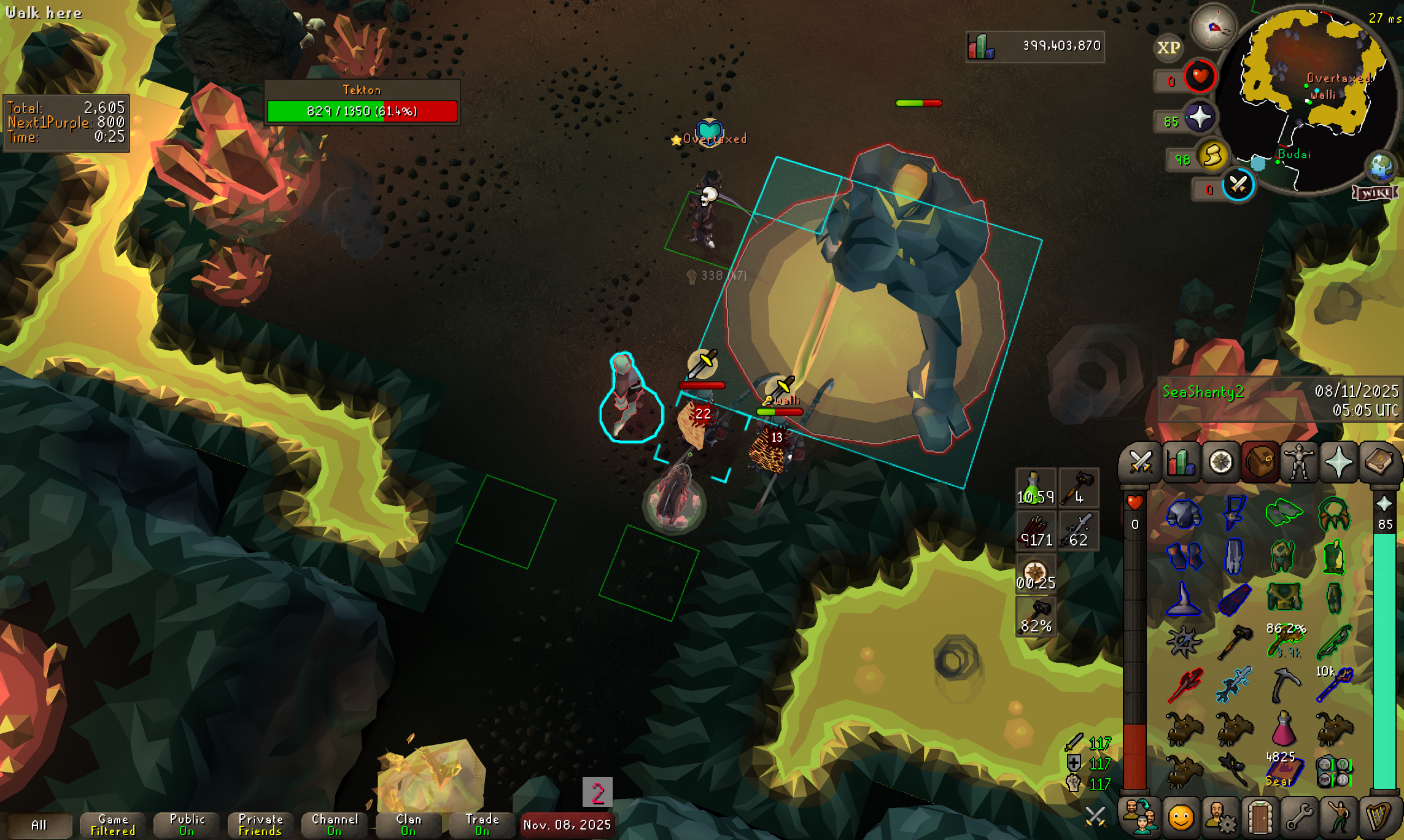
Task: Select the rune pouch item
Action: click(x=1334, y=771)
